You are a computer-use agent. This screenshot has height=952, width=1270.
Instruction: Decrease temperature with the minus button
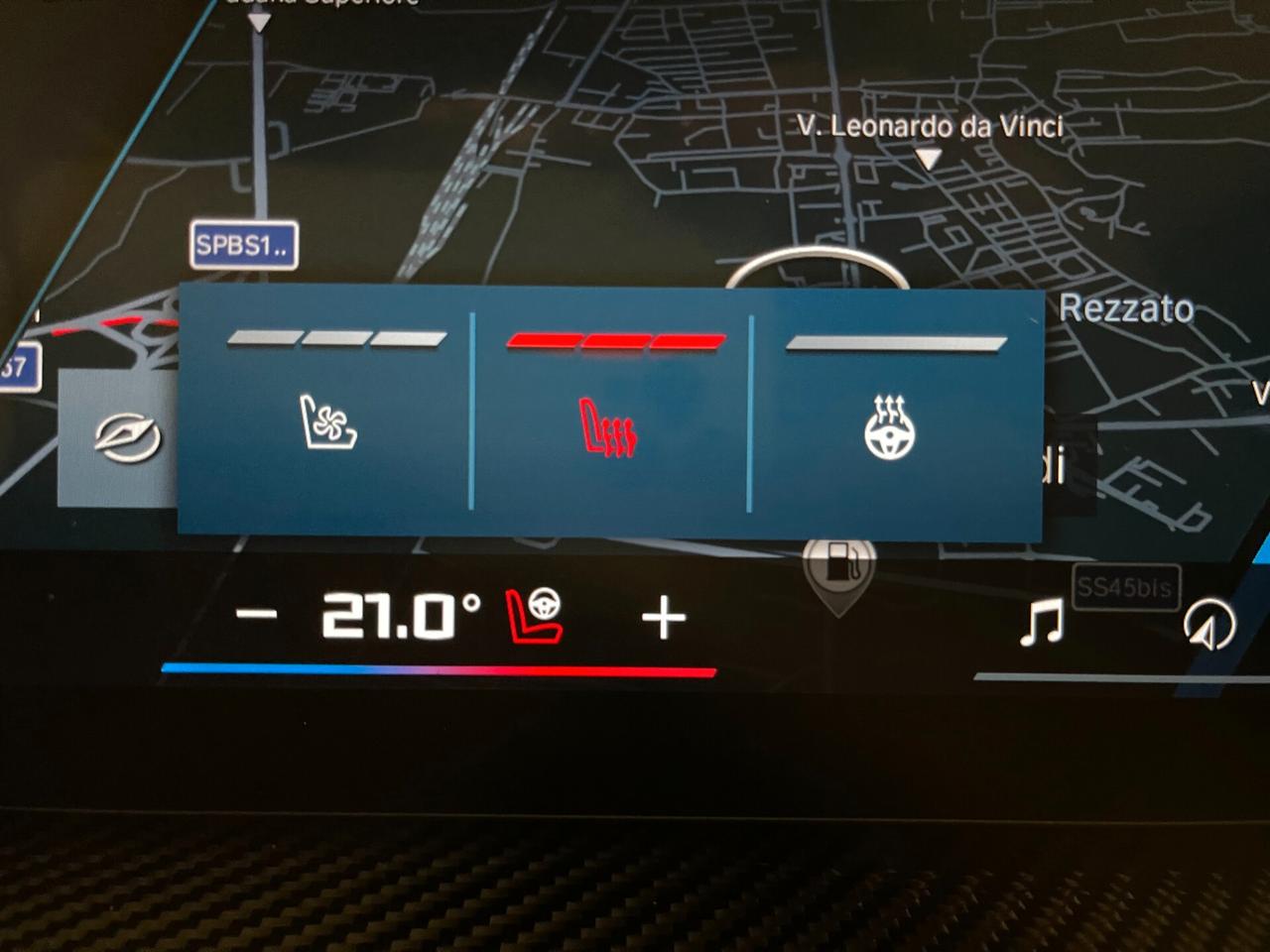[x=256, y=615]
